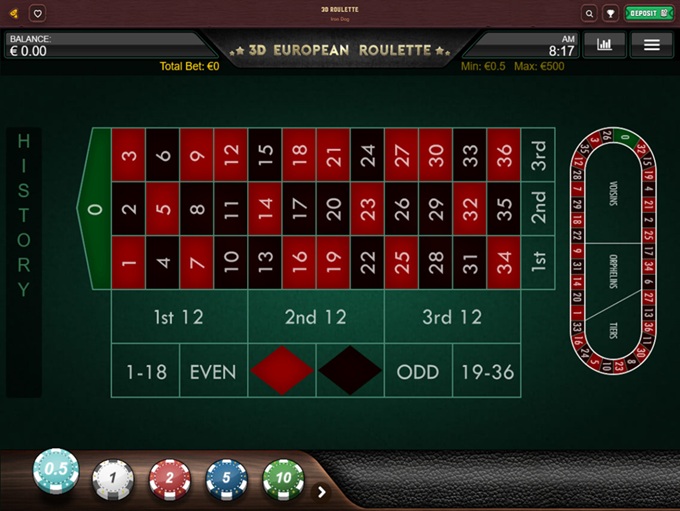Bet on the 3rd 12 dozen
Screen dimensions: 680x511
(x=452, y=318)
